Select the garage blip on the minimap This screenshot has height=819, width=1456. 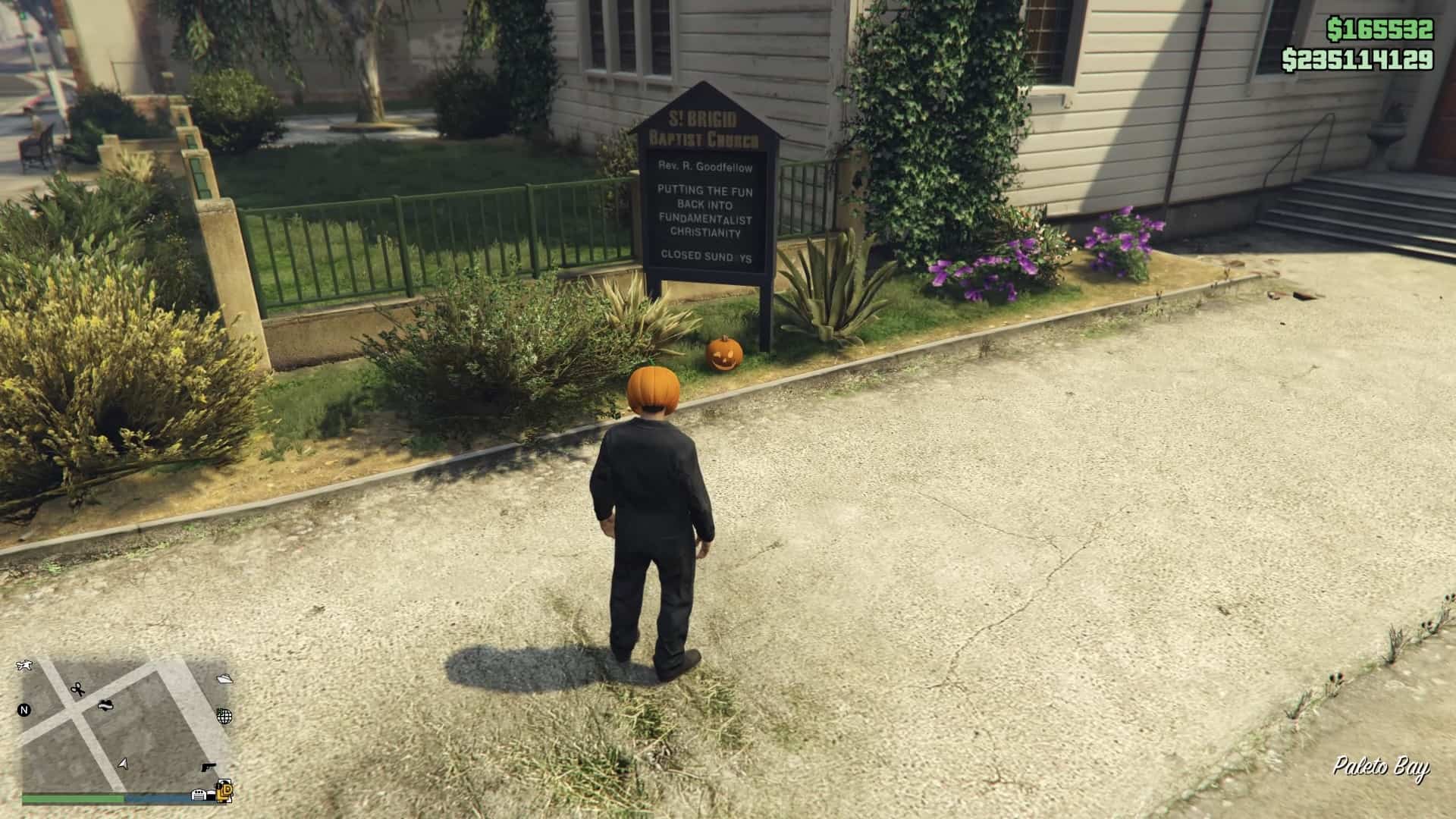[199, 794]
